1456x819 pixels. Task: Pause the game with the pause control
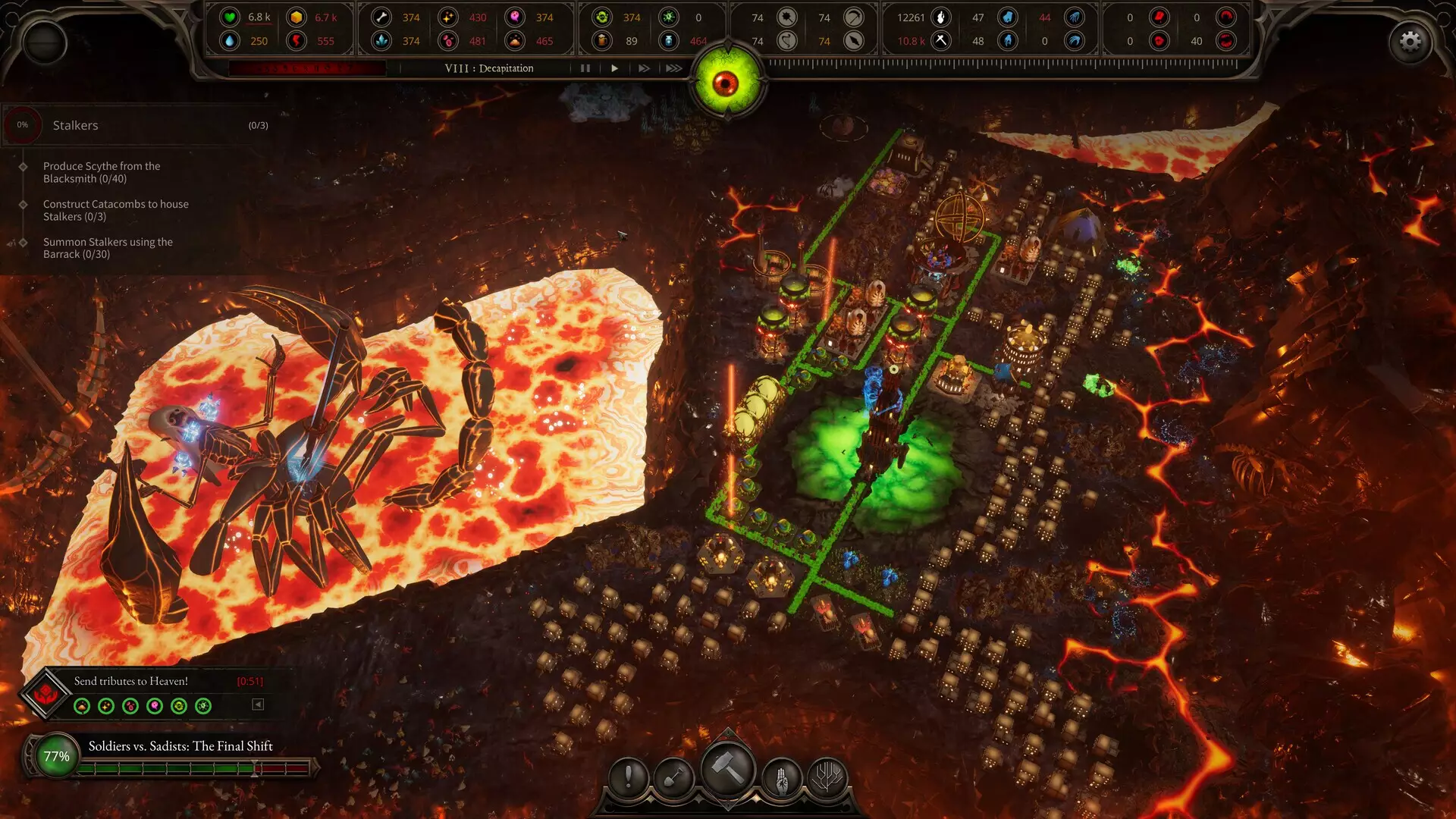click(x=585, y=68)
